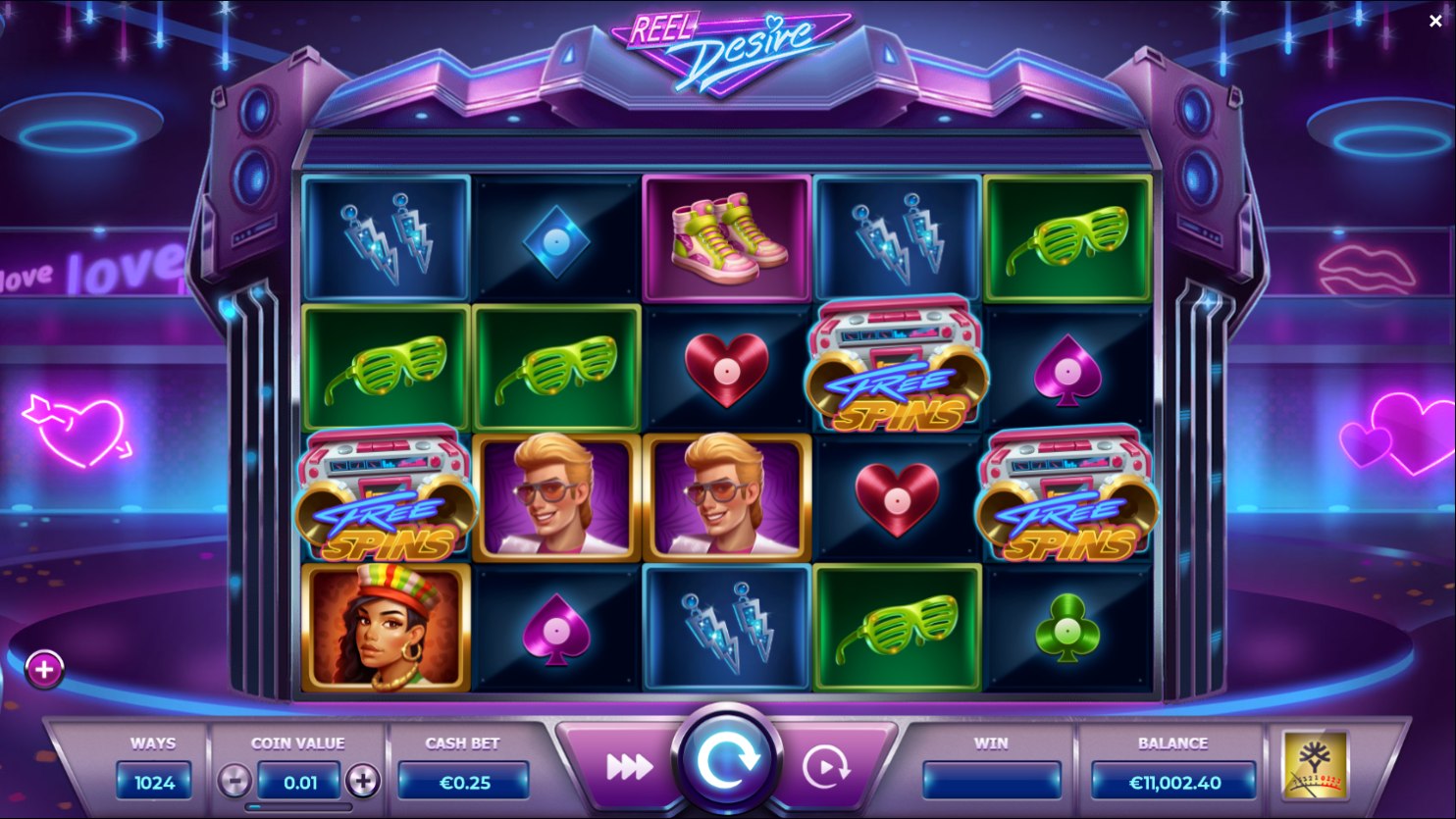1456x819 pixels.
Task: Close the game with the X
Action: [x=1435, y=21]
